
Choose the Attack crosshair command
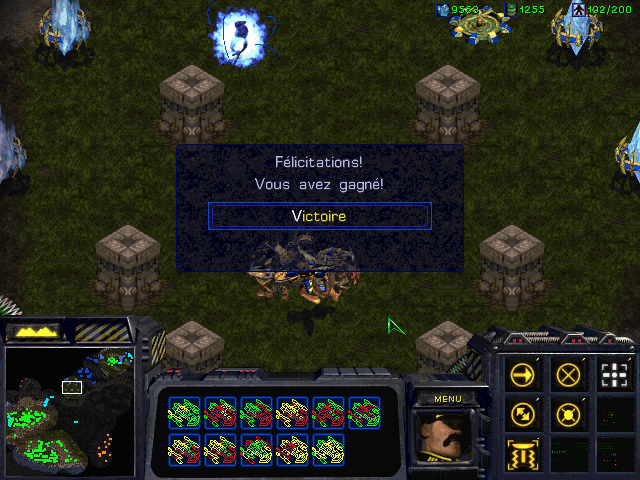click(614, 375)
